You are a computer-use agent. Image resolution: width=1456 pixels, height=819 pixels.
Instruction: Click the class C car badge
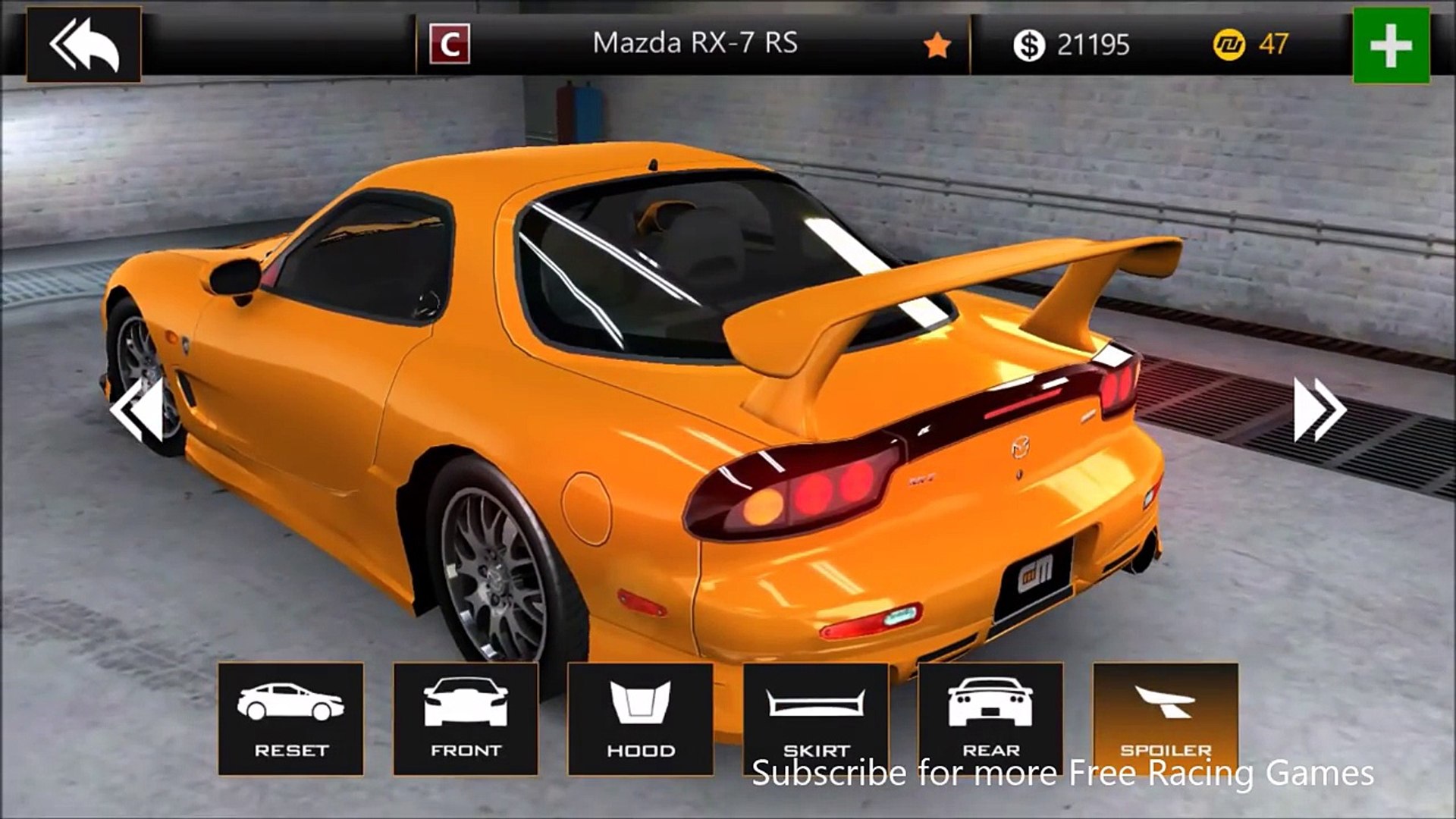click(x=450, y=44)
